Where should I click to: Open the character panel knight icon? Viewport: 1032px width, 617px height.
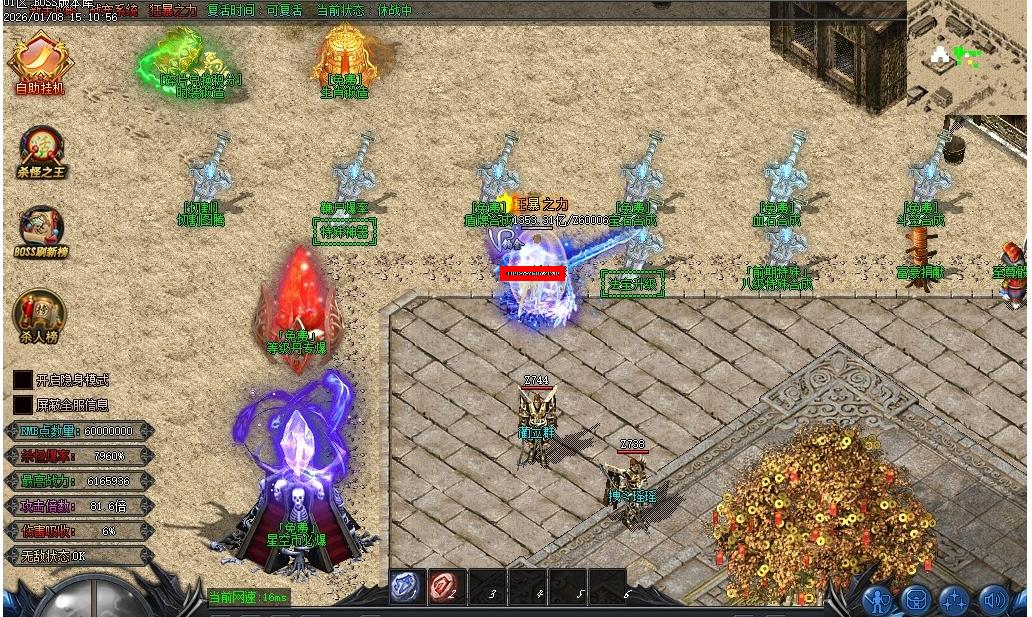tap(878, 600)
